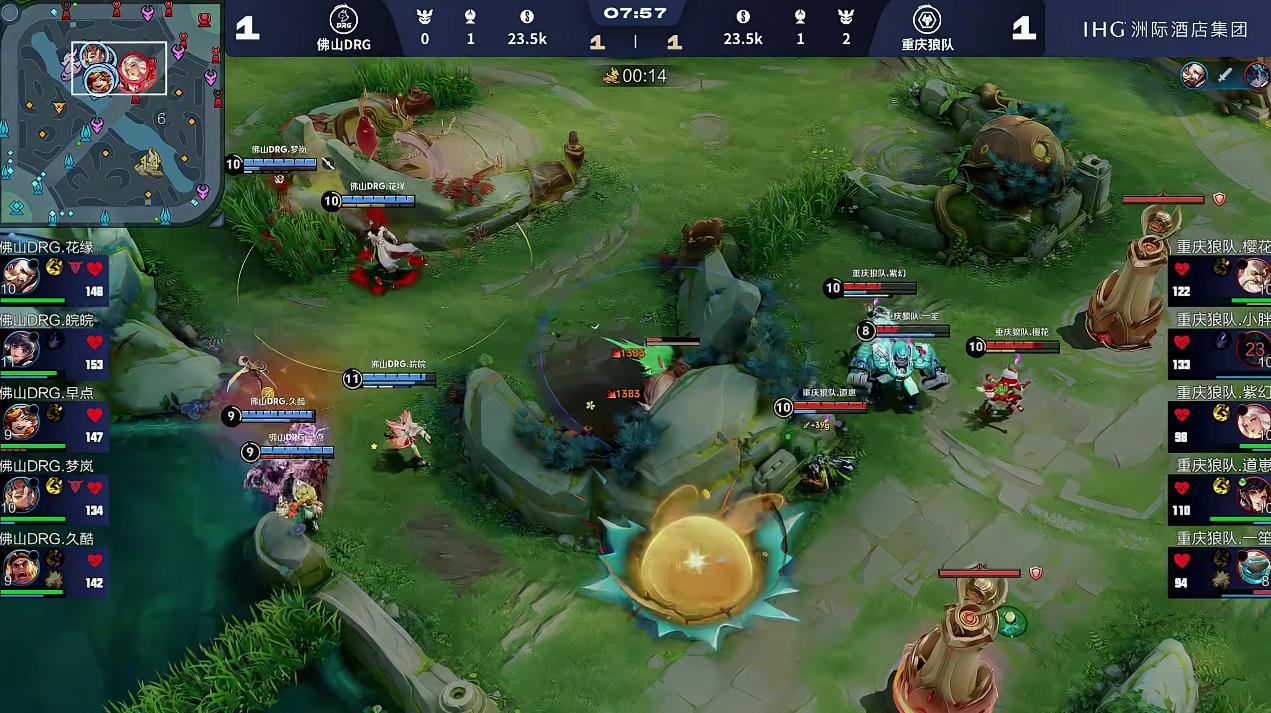Select 重庆狼队.一笙's hero portrait
The width and height of the screenshot is (1271, 713).
1252,568
